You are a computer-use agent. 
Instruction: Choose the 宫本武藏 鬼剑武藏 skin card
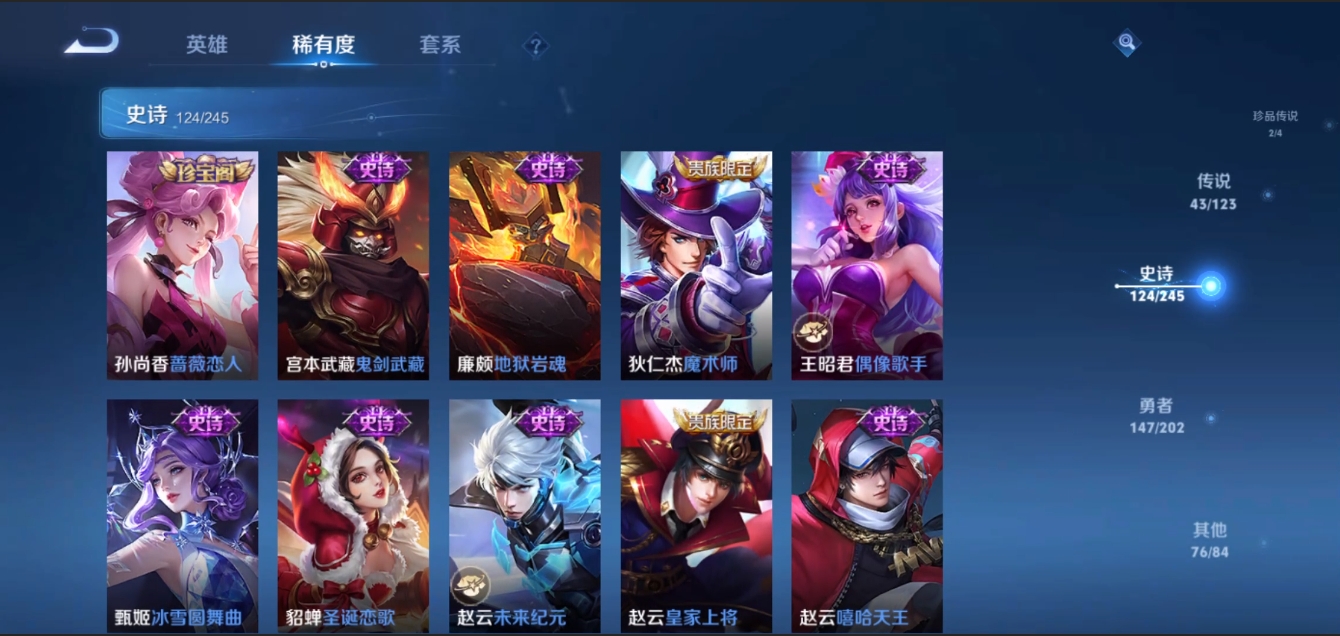[353, 265]
